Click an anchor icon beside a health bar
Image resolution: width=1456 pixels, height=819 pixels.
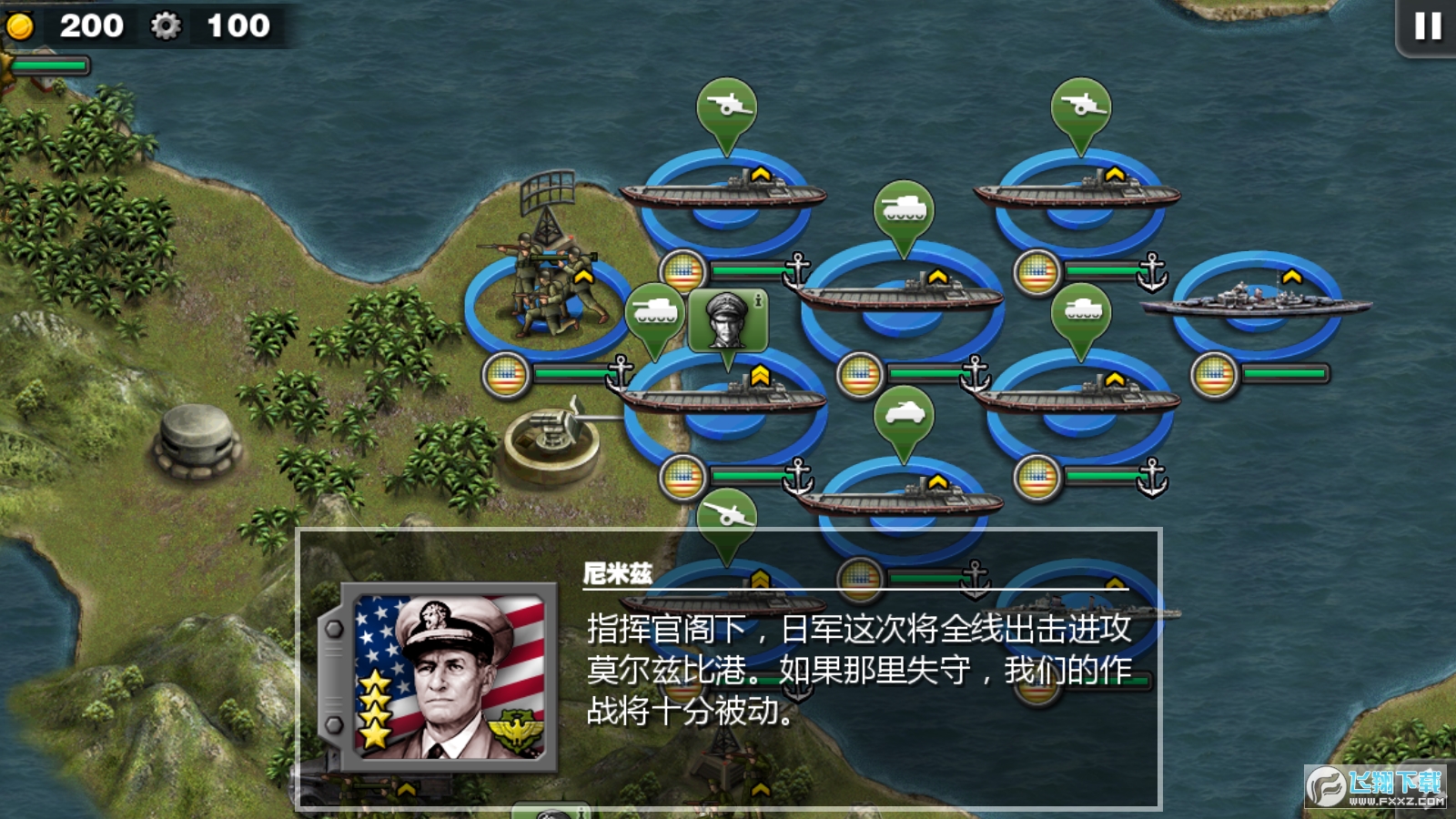[796, 270]
